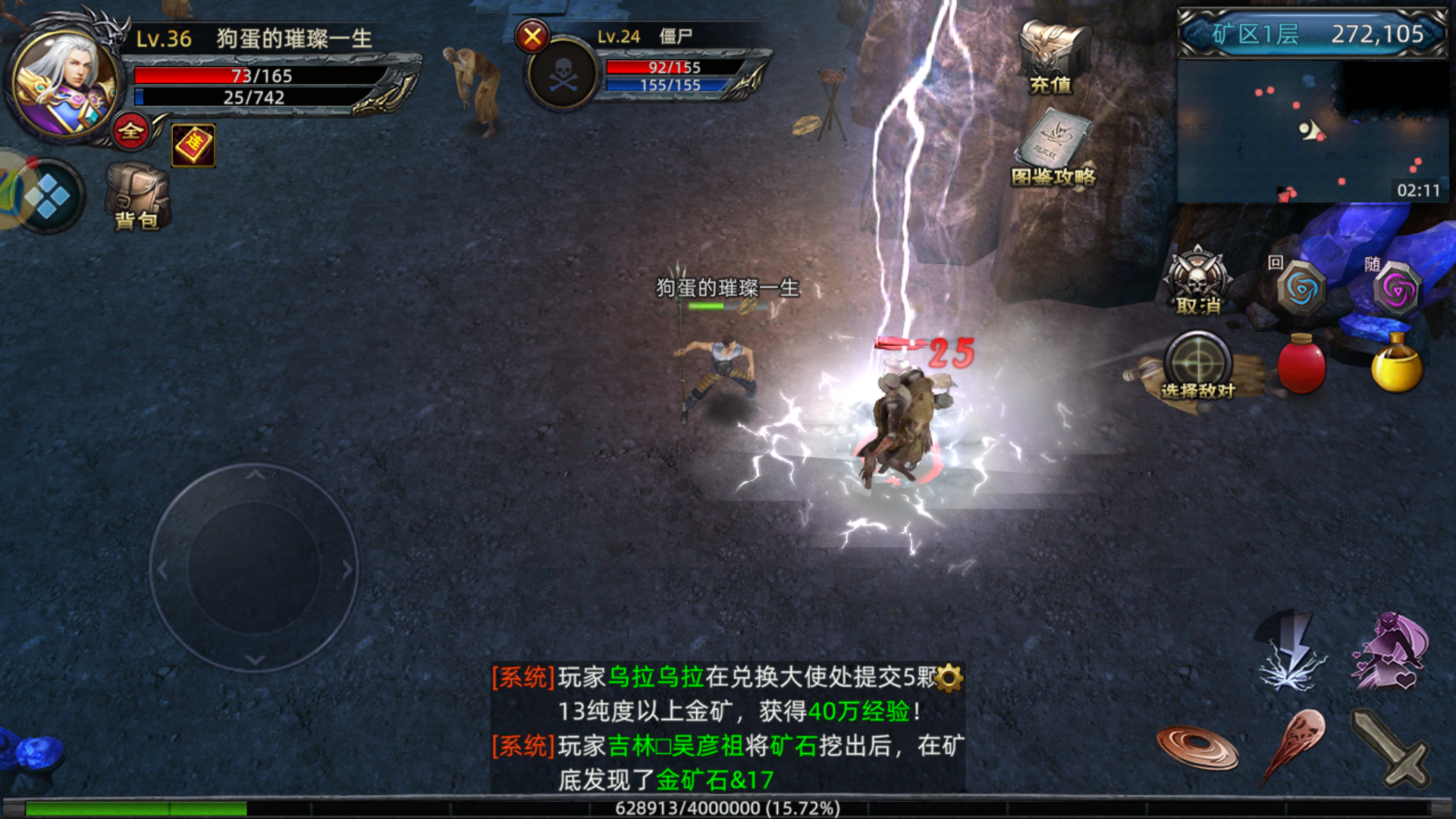Open the red book icon
Image resolution: width=1456 pixels, height=819 pixels.
(x=193, y=144)
